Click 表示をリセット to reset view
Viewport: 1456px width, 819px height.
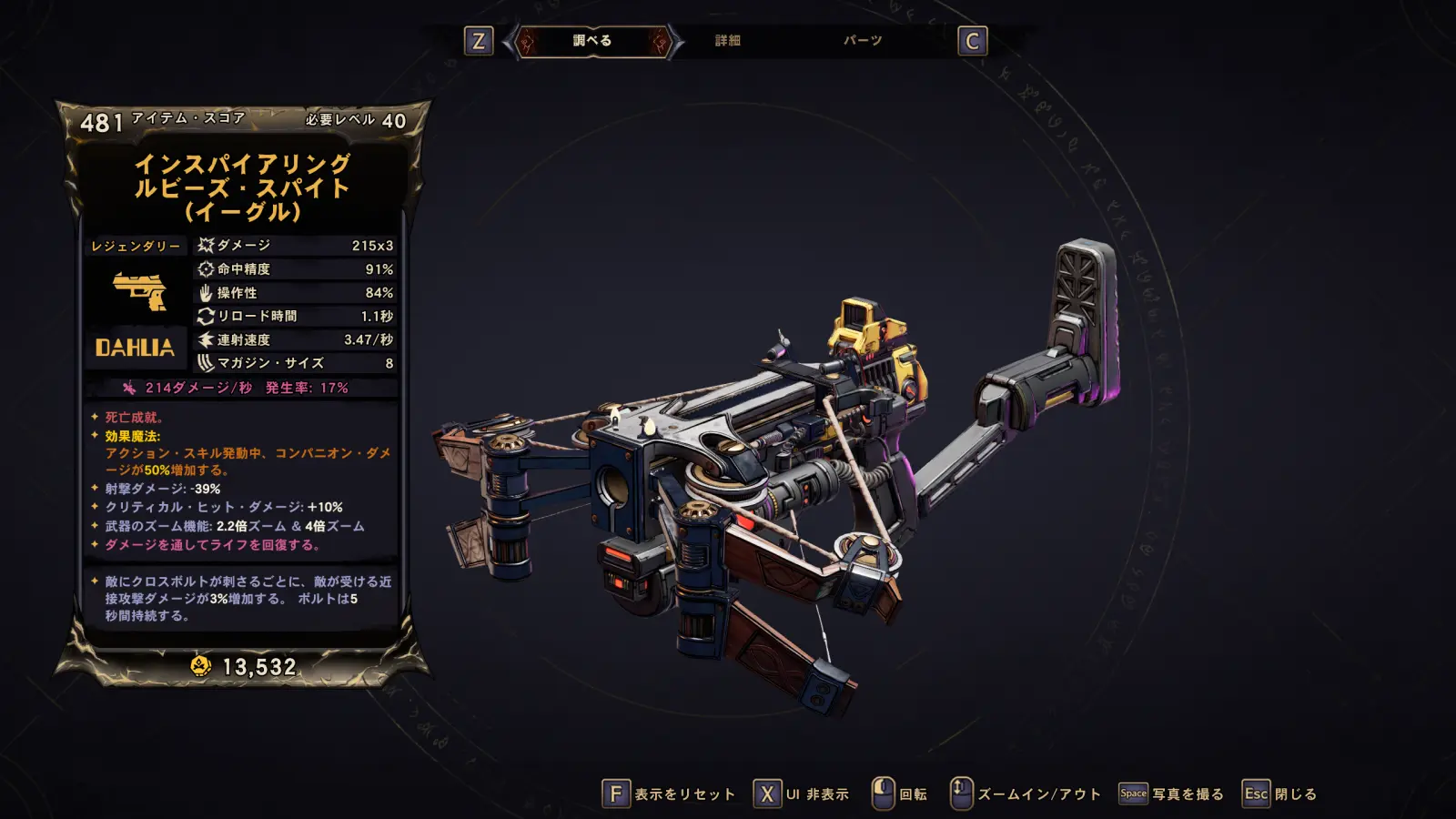point(669,794)
